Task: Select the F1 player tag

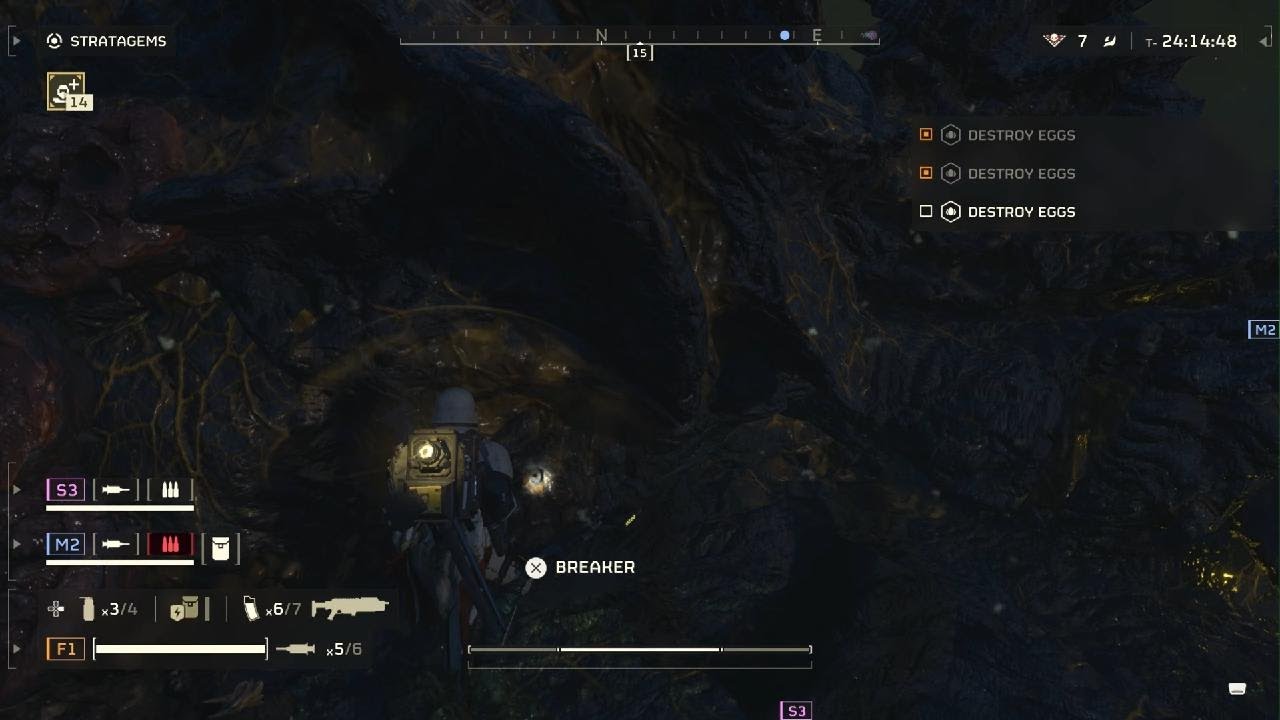Action: pos(66,649)
